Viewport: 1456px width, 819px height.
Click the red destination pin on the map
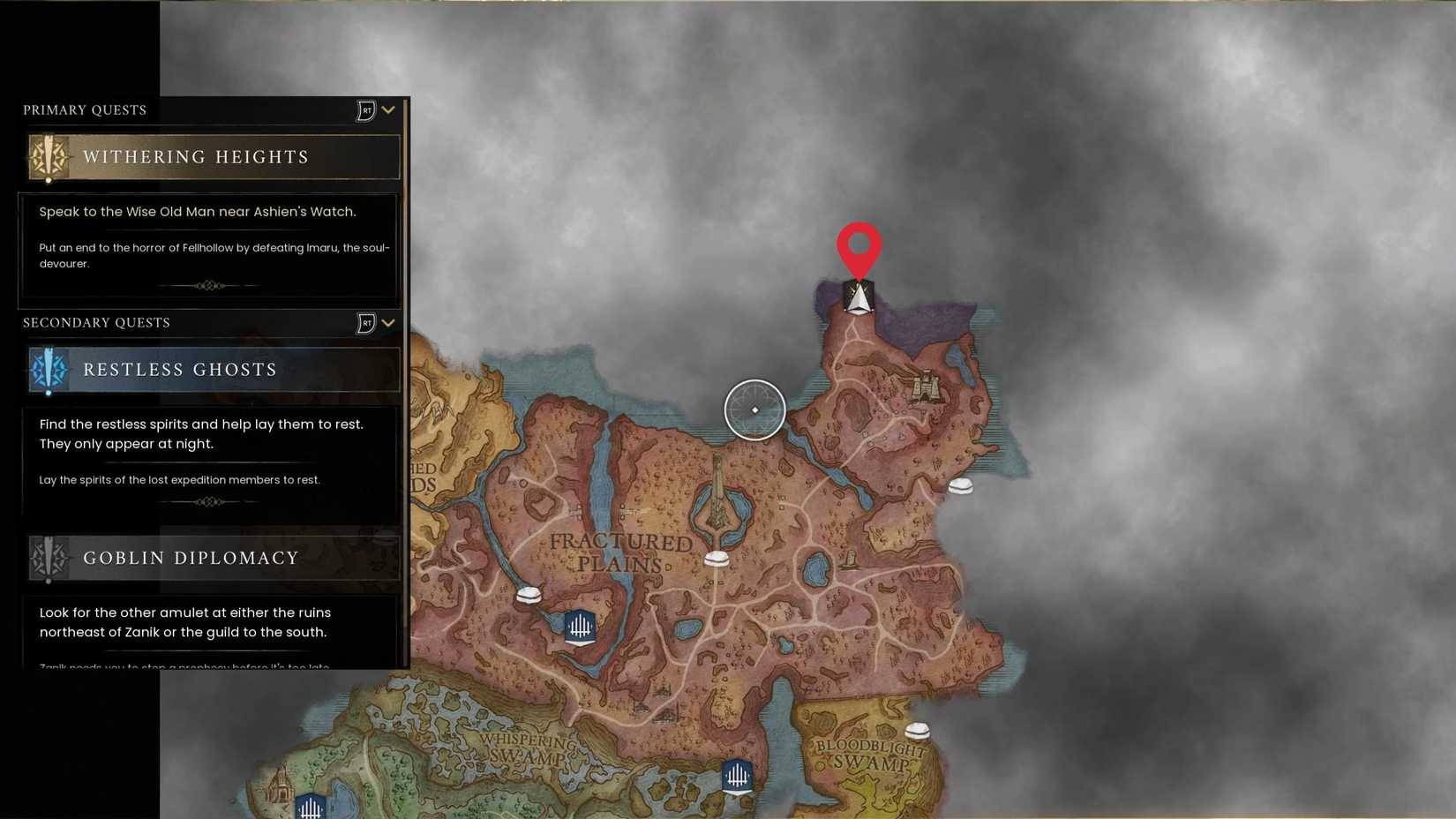[x=859, y=250]
